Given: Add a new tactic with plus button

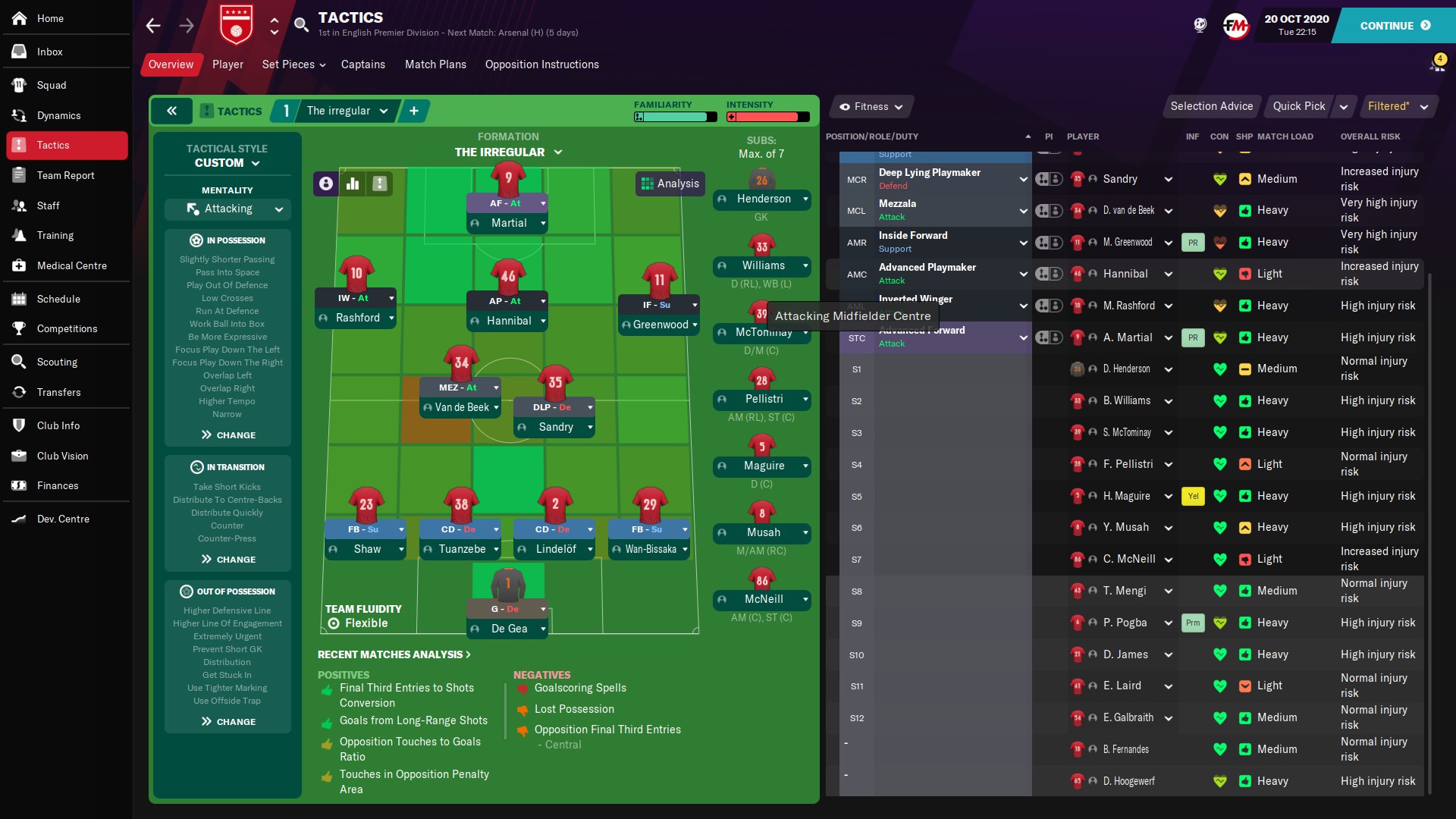Looking at the screenshot, I should [x=414, y=111].
